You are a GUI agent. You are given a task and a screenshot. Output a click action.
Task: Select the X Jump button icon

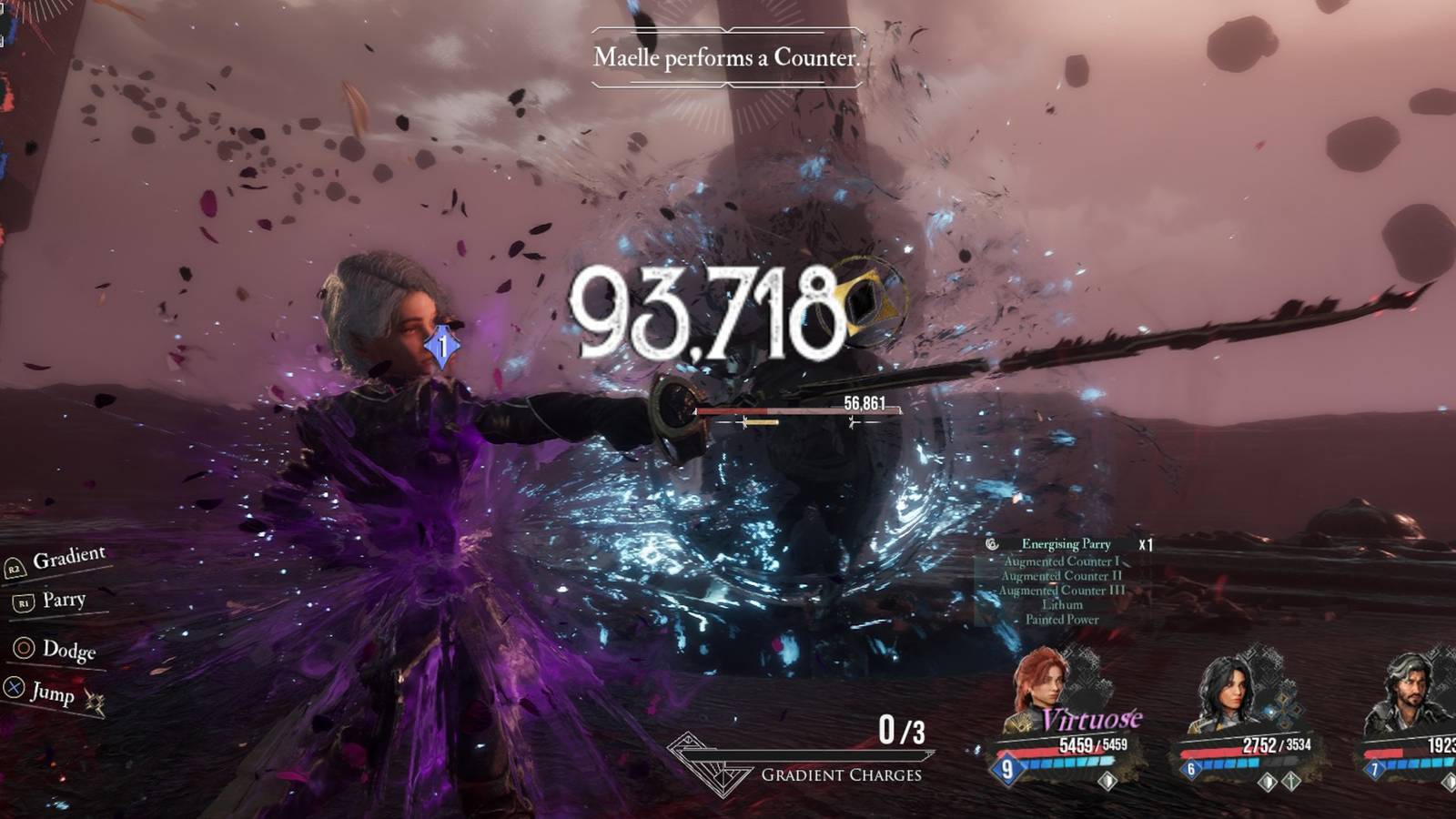15,687
